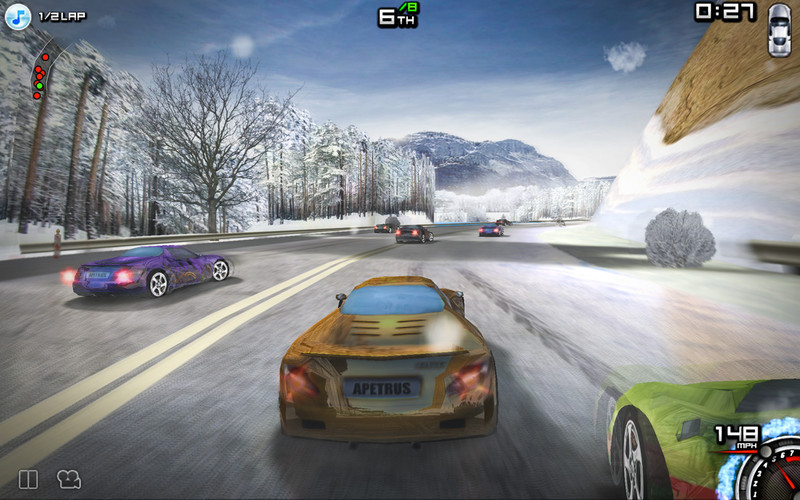Click the track minimap with racer dots
The width and height of the screenshot is (800, 500).
(x=42, y=72)
